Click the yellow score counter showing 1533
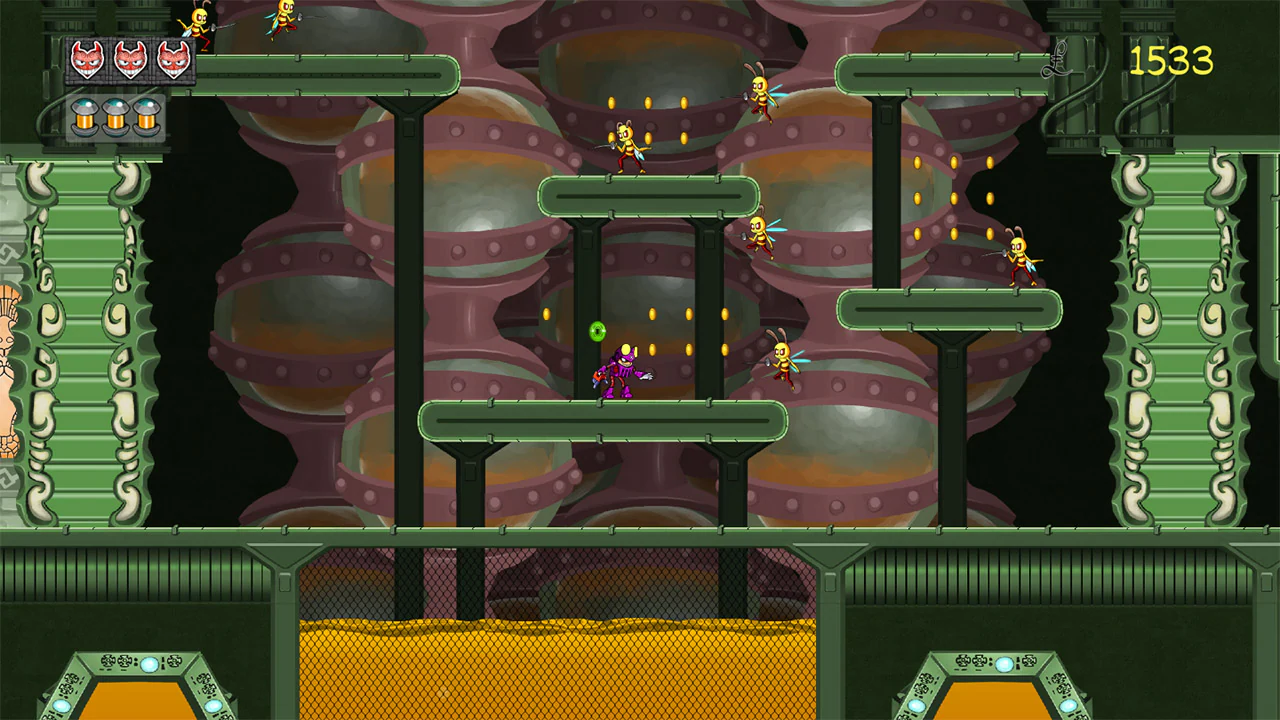The width and height of the screenshot is (1280, 720). pos(1172,62)
